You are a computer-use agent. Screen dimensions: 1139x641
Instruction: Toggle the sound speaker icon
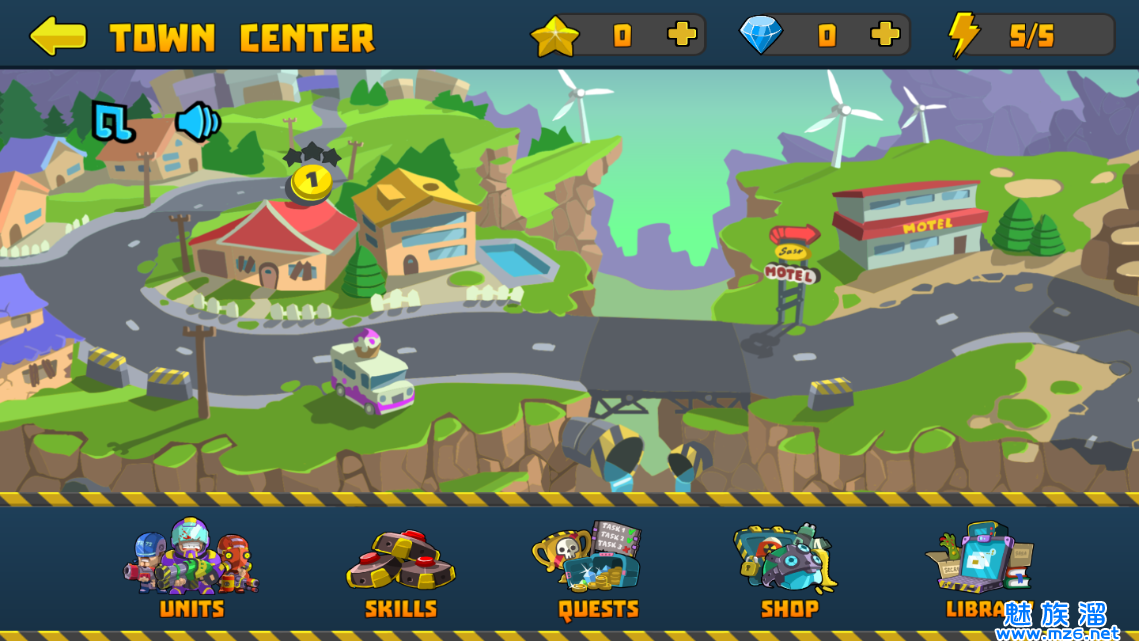[197, 121]
